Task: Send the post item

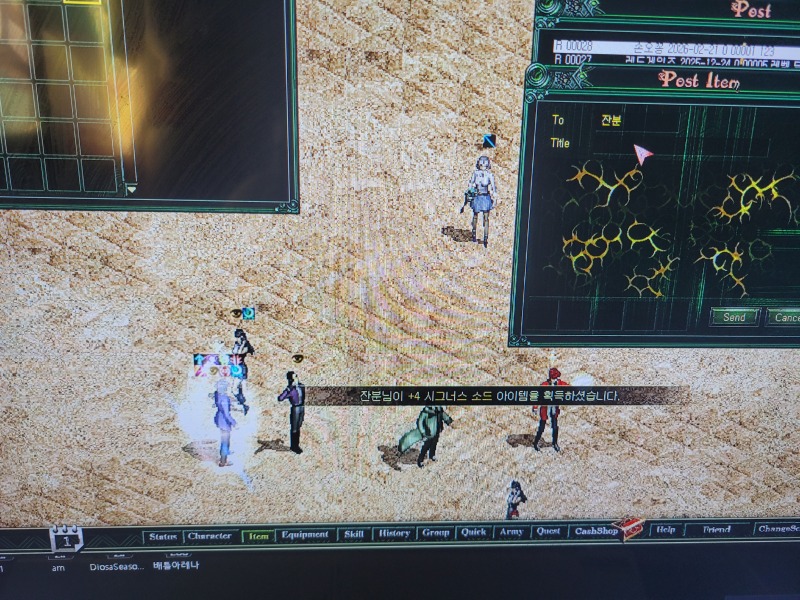Action: pos(734,317)
